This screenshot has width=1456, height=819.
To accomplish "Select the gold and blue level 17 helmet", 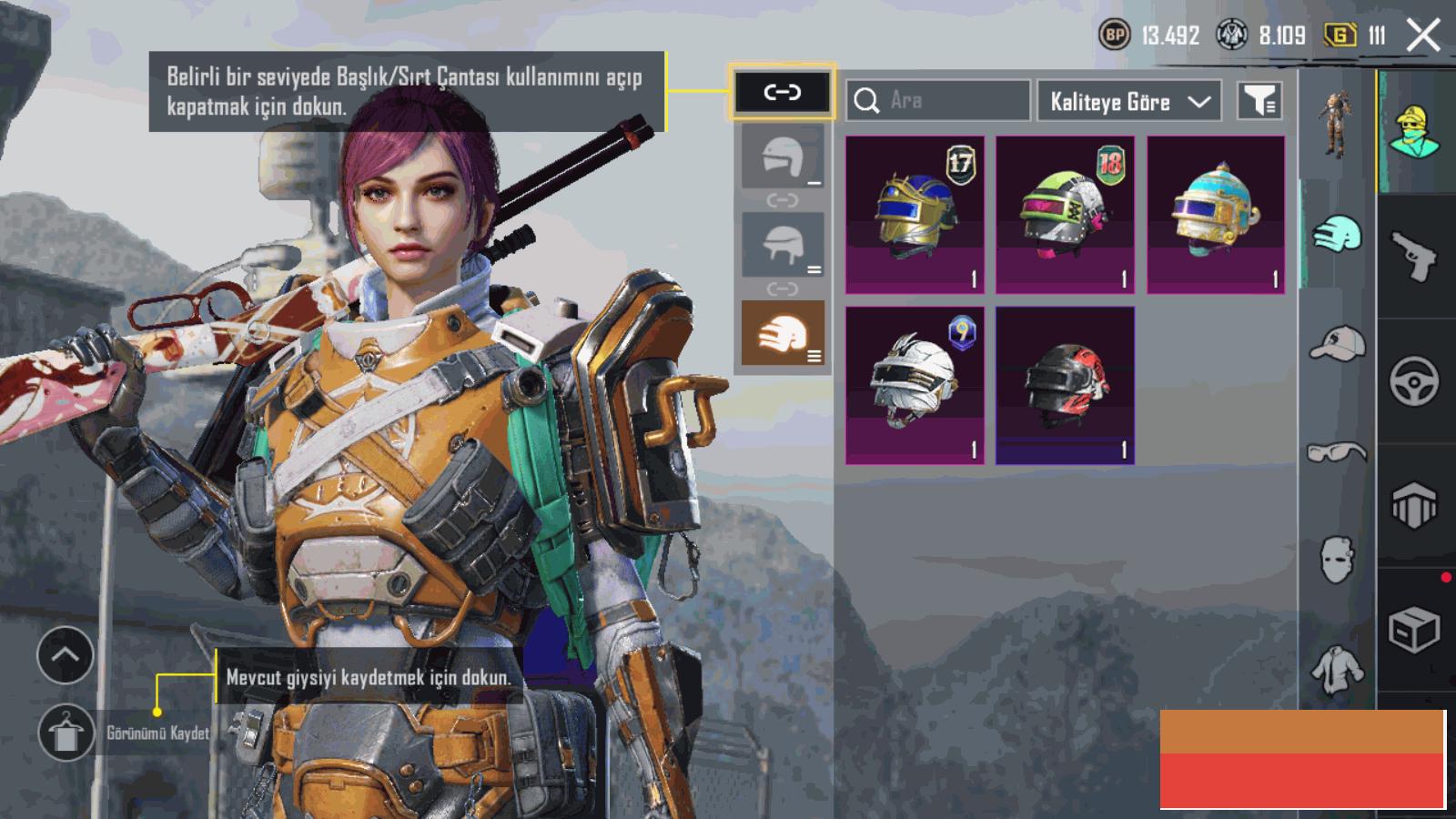I will click(x=915, y=215).
